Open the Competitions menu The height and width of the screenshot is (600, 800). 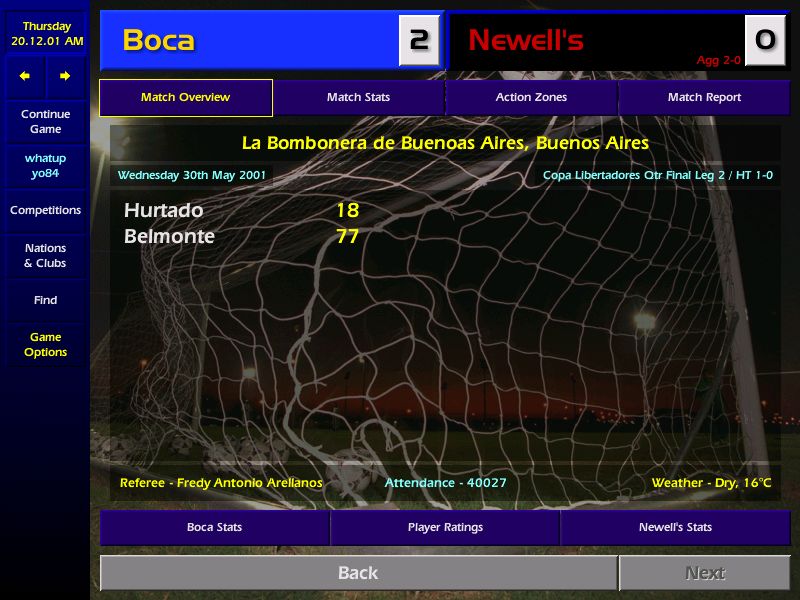click(45, 211)
